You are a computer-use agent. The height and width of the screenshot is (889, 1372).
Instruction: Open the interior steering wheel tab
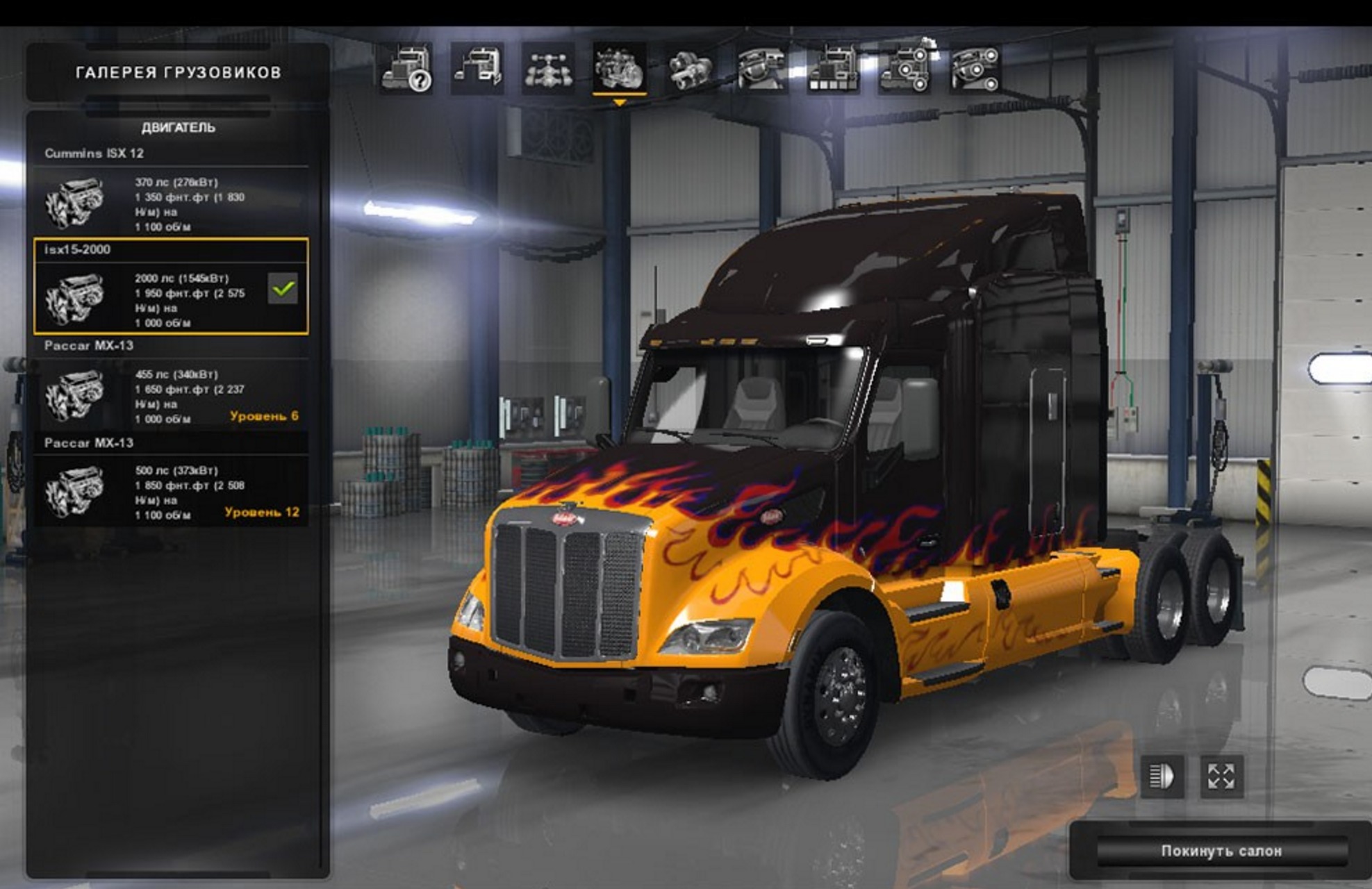(761, 69)
